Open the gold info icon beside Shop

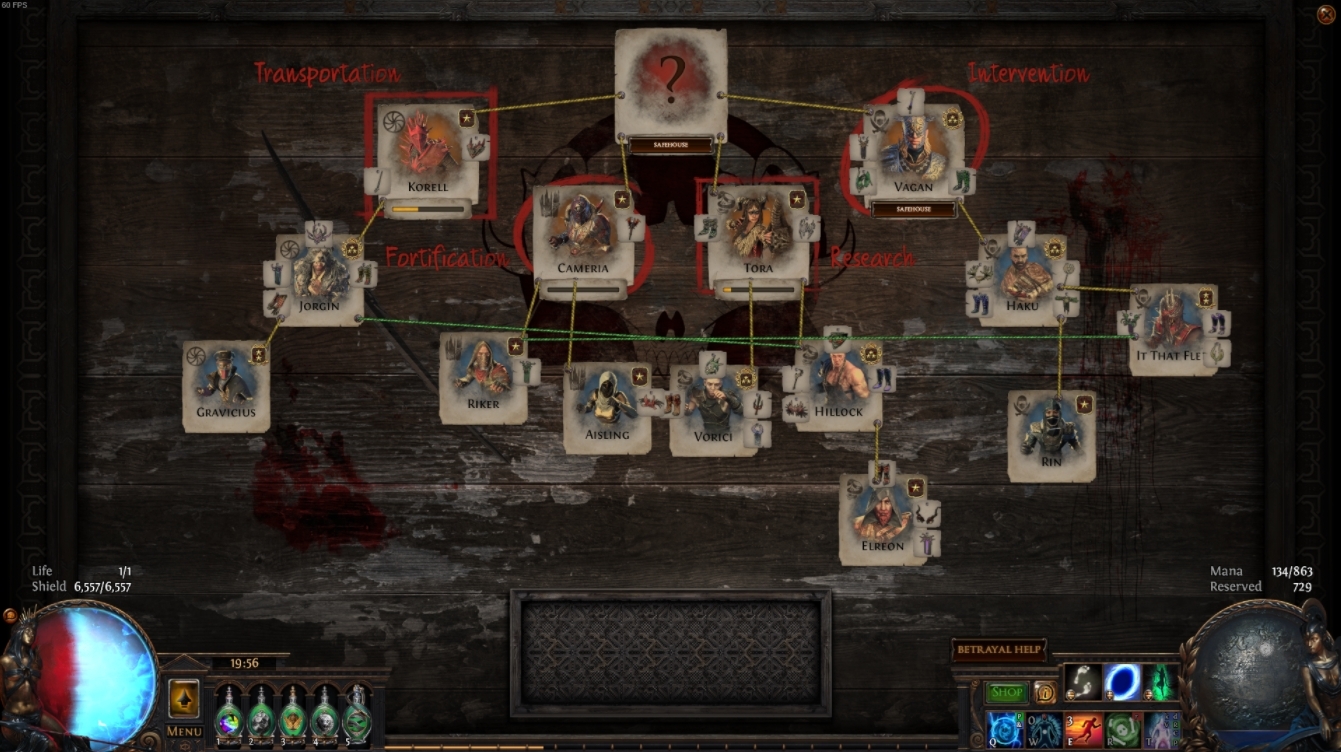pos(1045,694)
